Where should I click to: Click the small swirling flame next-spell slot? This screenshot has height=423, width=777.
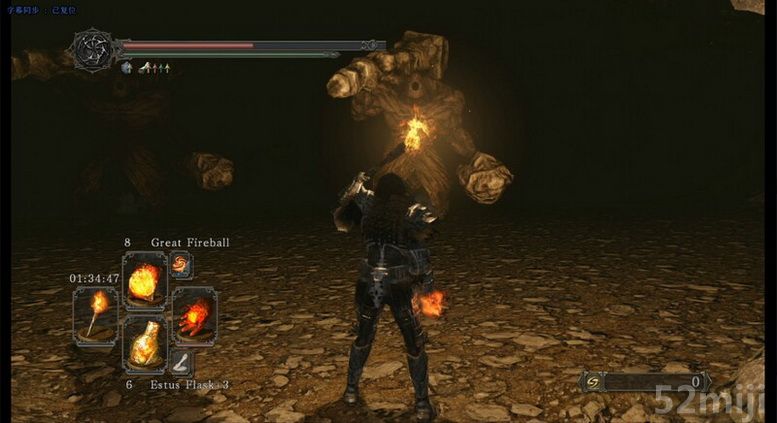click(x=181, y=265)
